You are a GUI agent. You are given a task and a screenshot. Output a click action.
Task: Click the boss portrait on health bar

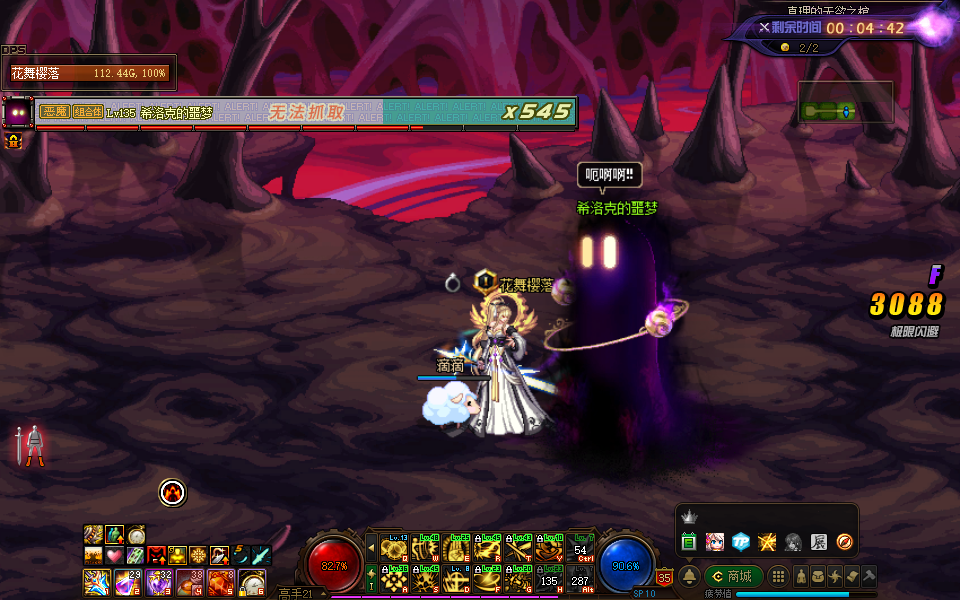click(x=17, y=111)
